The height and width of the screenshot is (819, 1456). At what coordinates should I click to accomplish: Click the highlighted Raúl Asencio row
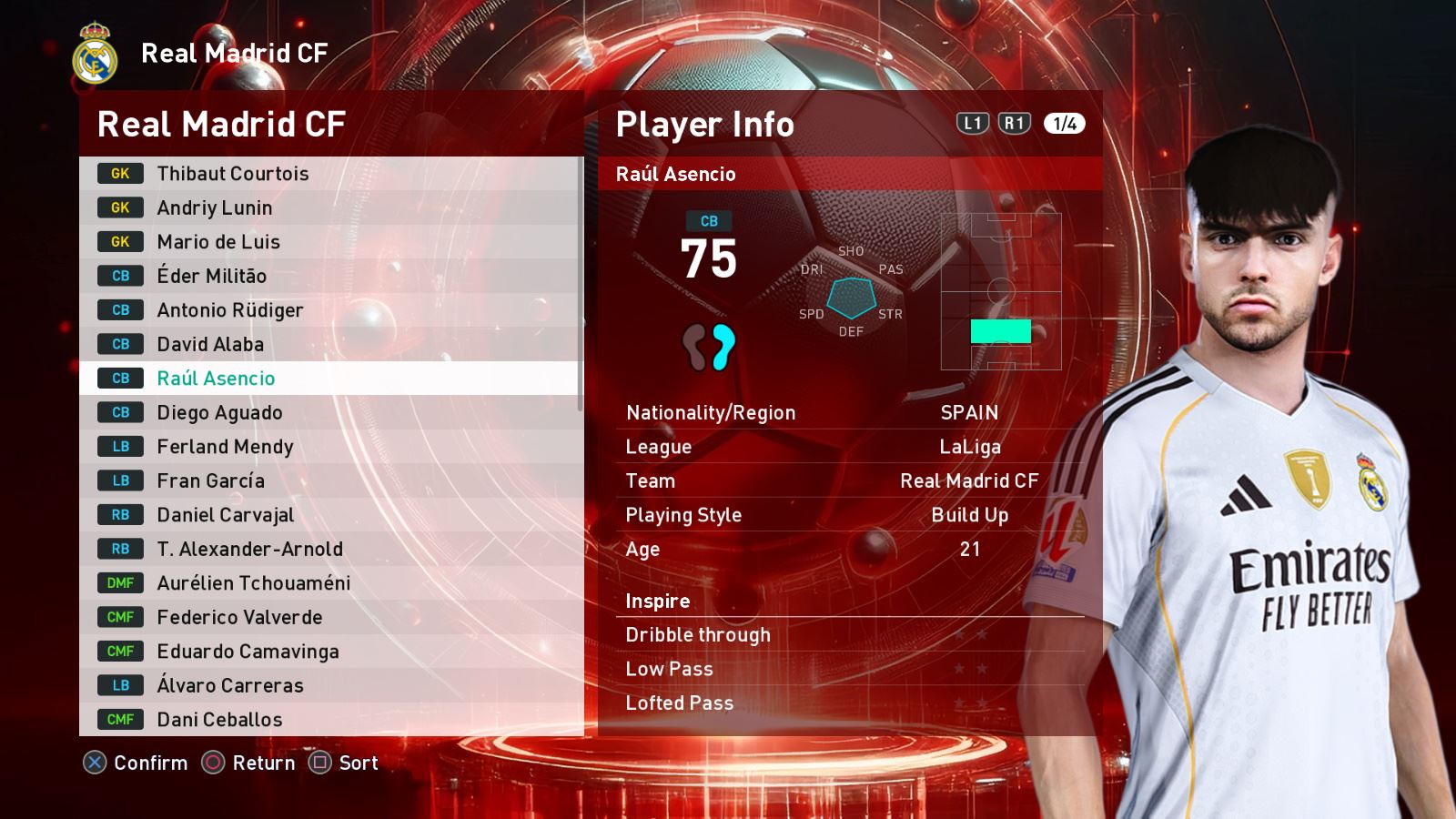pyautogui.click(x=328, y=379)
